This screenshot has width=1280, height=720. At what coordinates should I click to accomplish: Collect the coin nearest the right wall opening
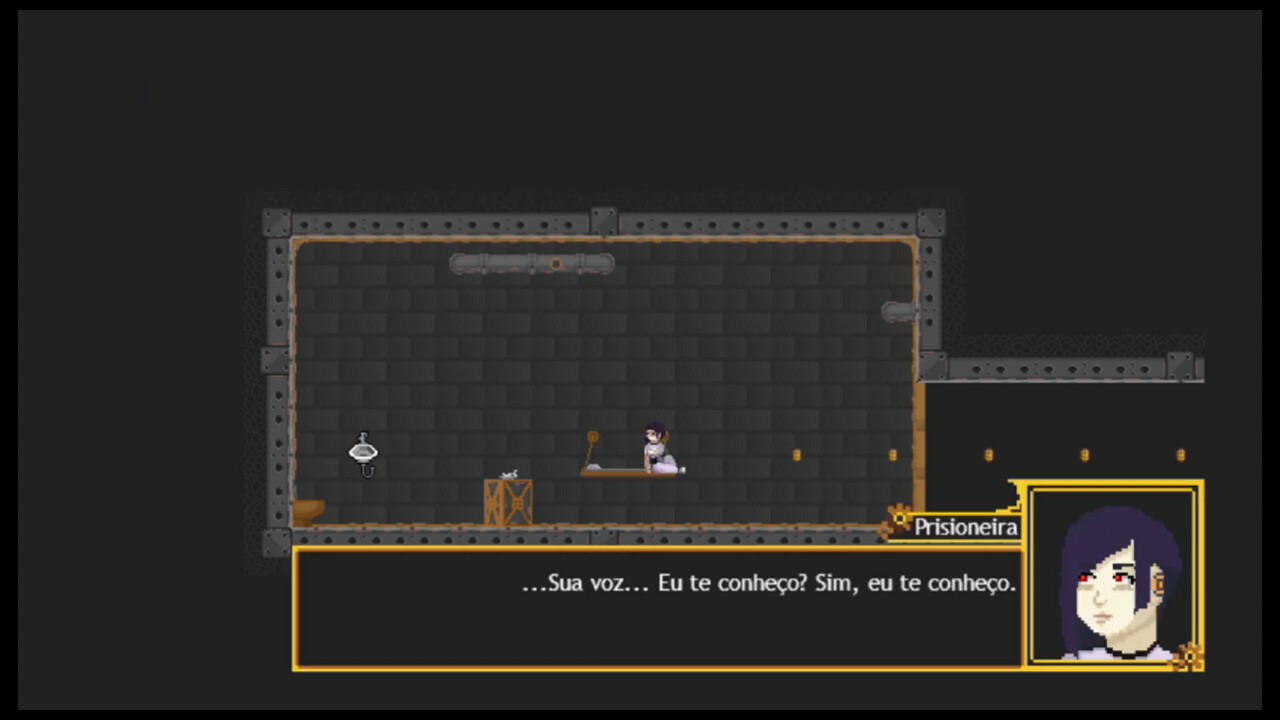pyautogui.click(x=891, y=455)
